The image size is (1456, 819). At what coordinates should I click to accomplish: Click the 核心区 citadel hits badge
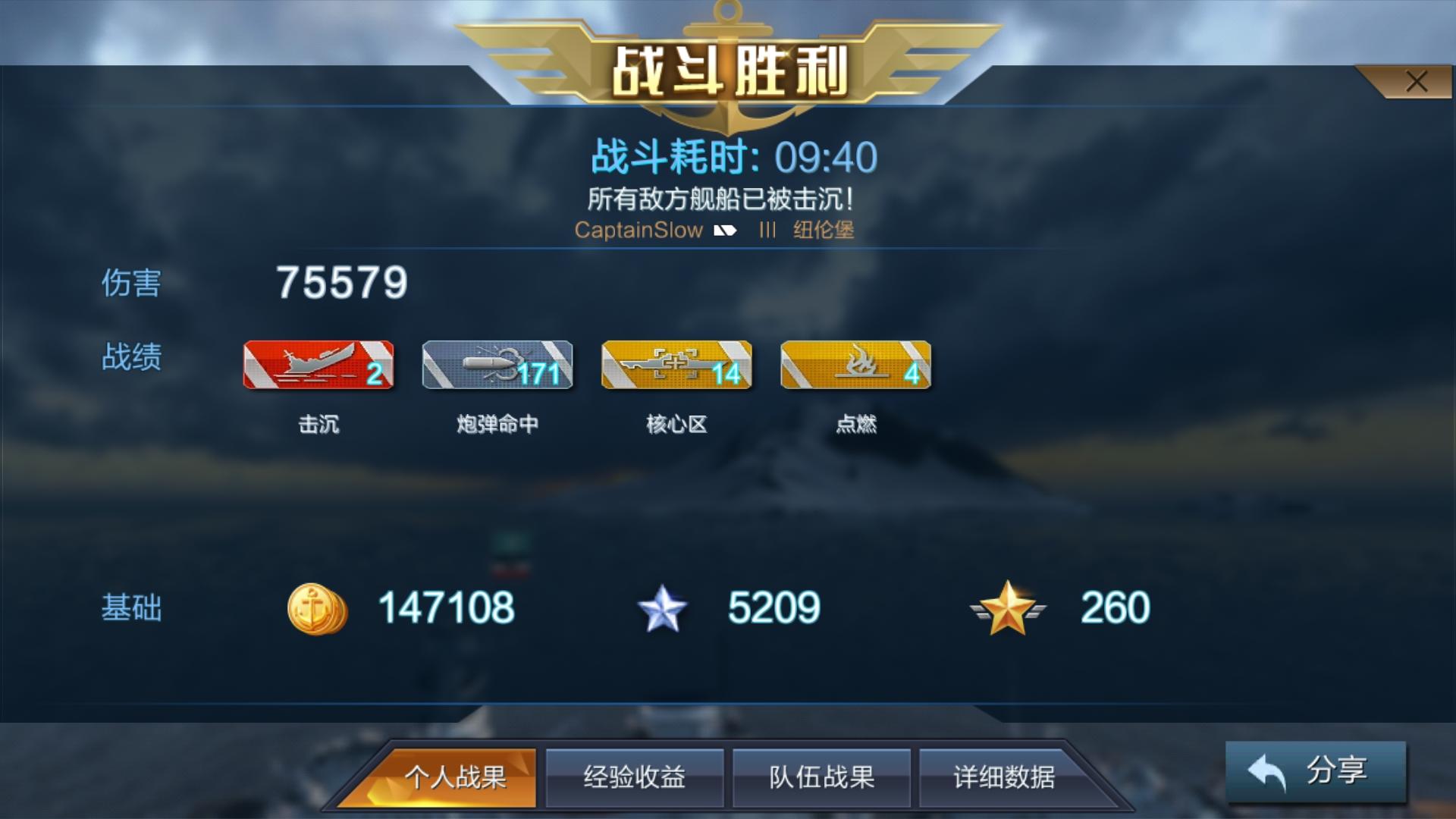[676, 366]
